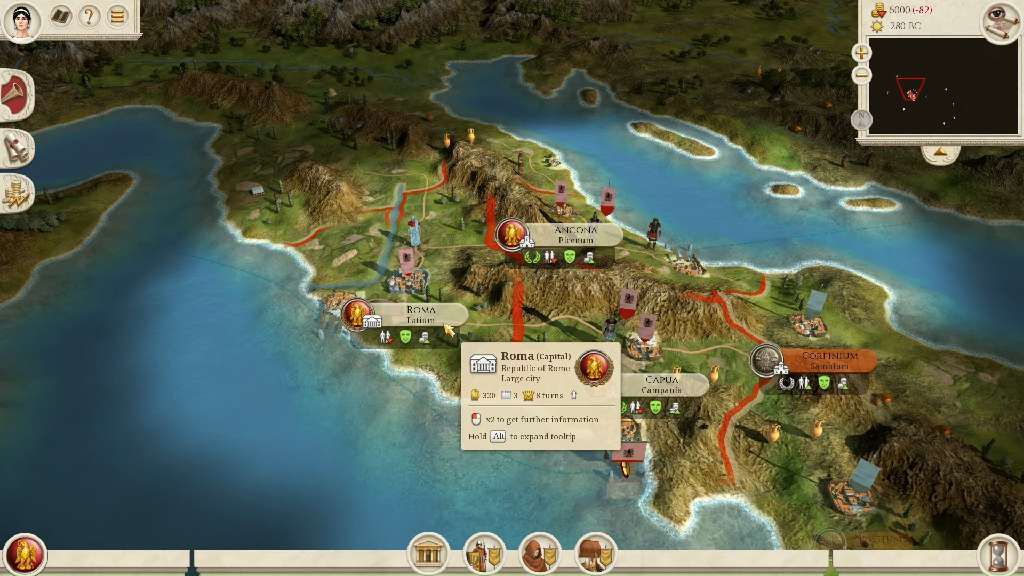The width and height of the screenshot is (1024, 576).
Task: Zoom out the minimap with minus button
Action: point(862,75)
